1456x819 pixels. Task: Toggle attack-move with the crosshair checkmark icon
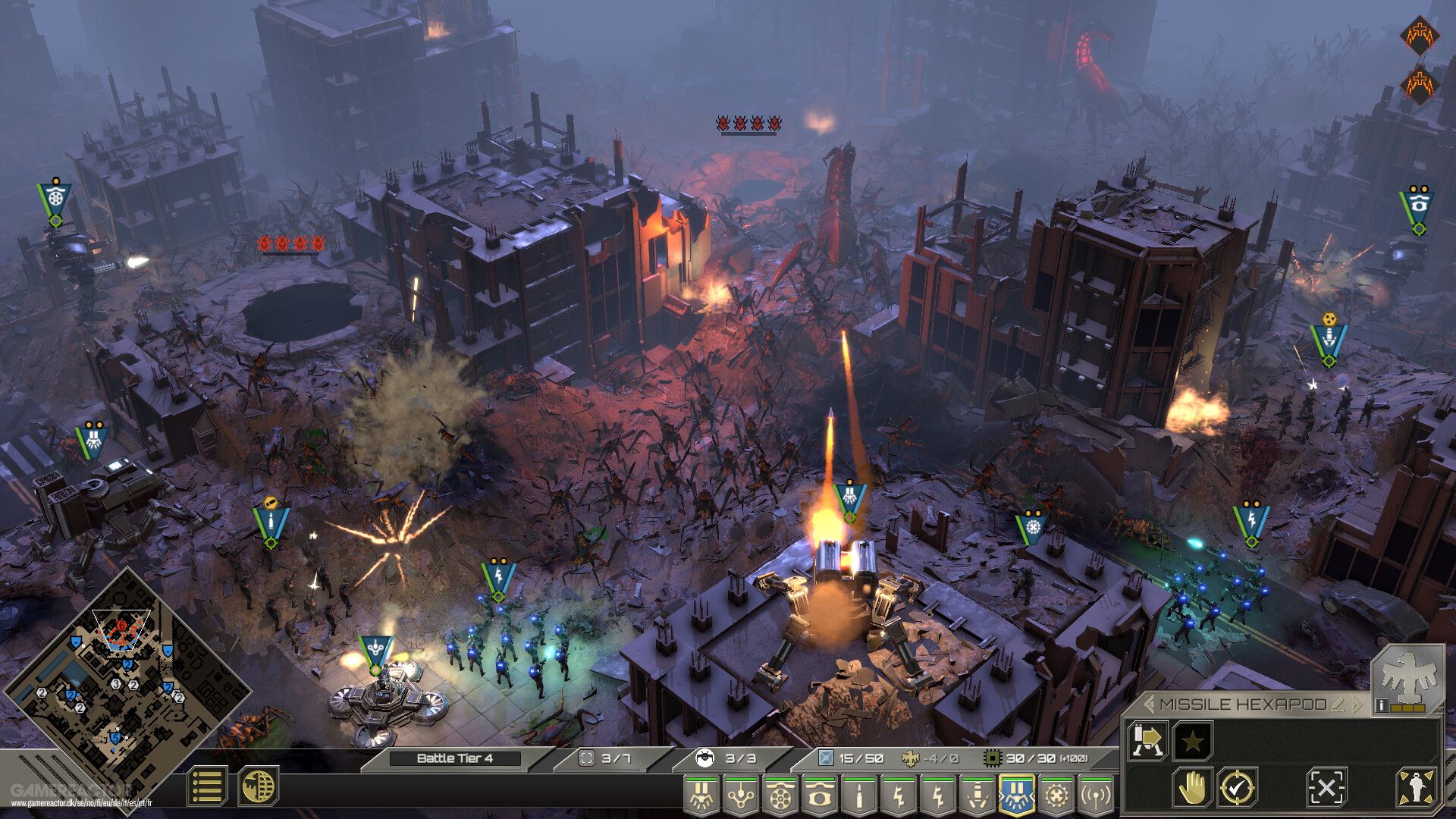pos(1237,788)
